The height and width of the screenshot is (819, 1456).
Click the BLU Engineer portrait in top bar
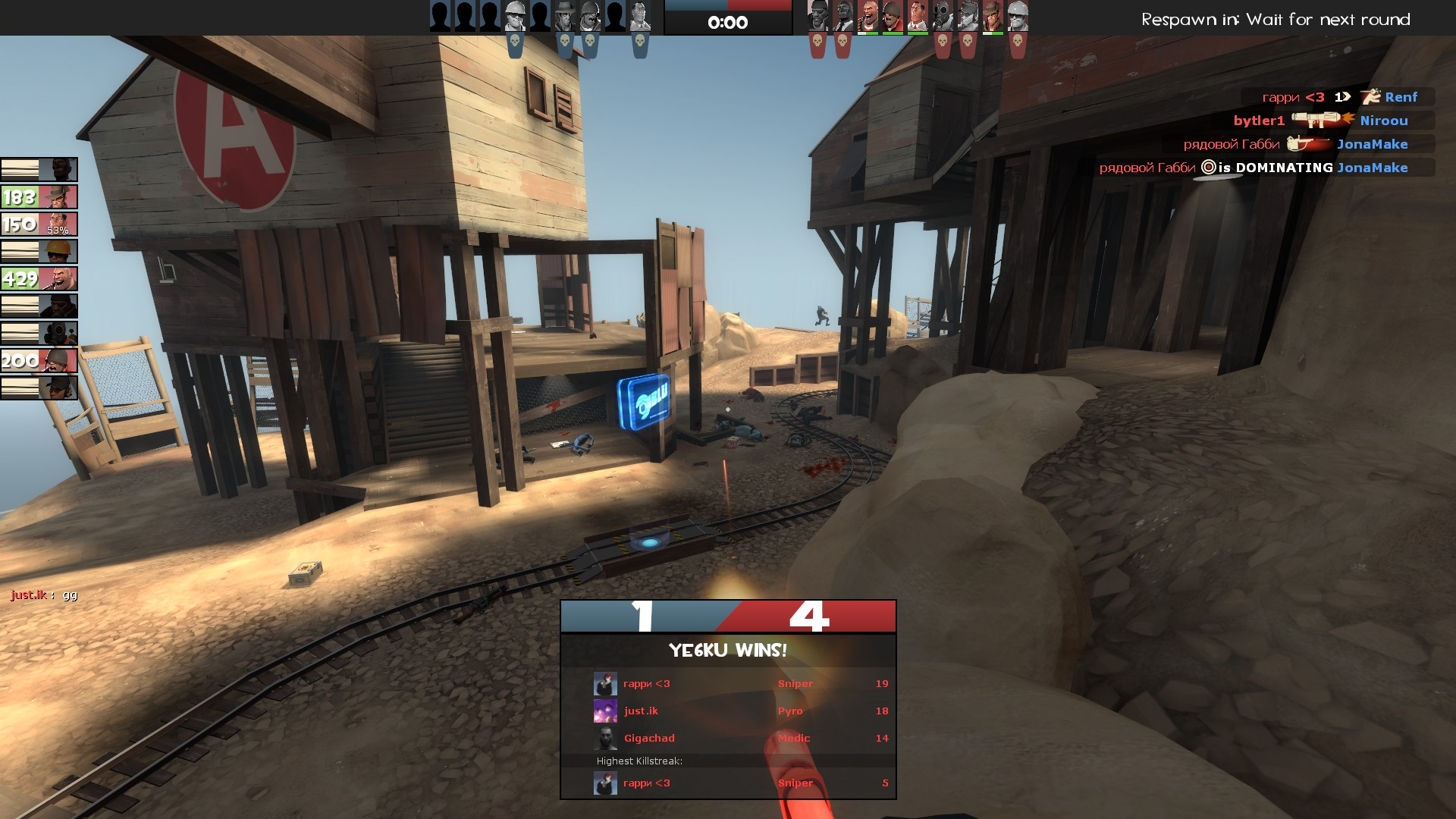pos(516,16)
